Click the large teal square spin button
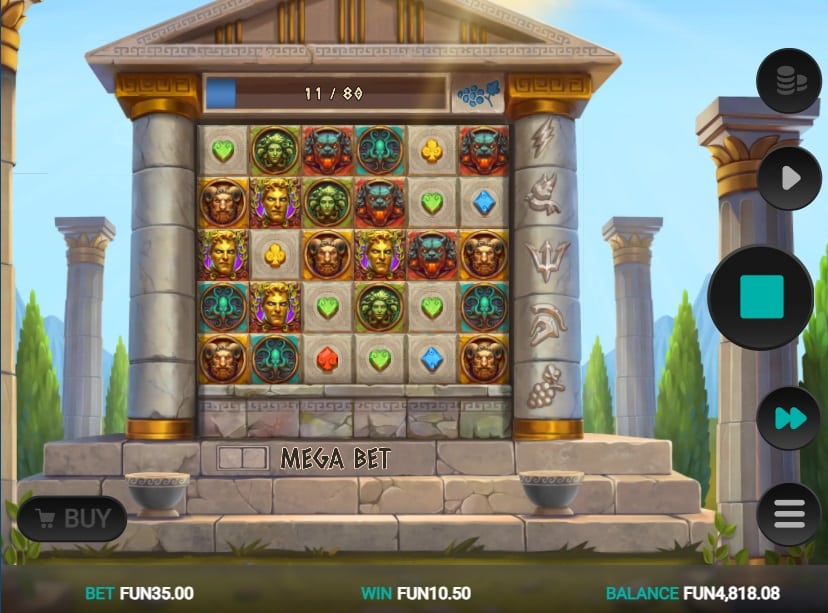 pyautogui.click(x=761, y=297)
